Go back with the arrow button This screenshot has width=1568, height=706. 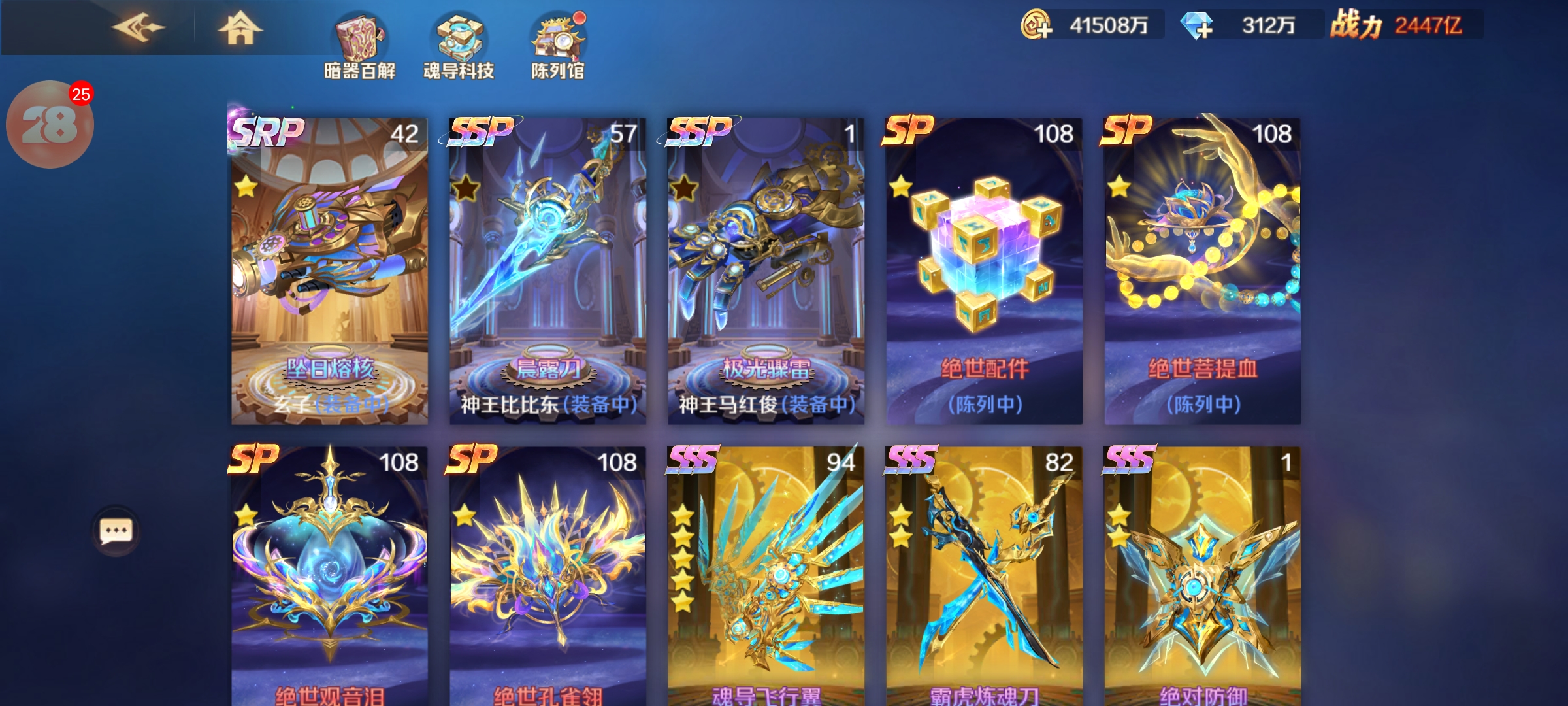[138, 27]
